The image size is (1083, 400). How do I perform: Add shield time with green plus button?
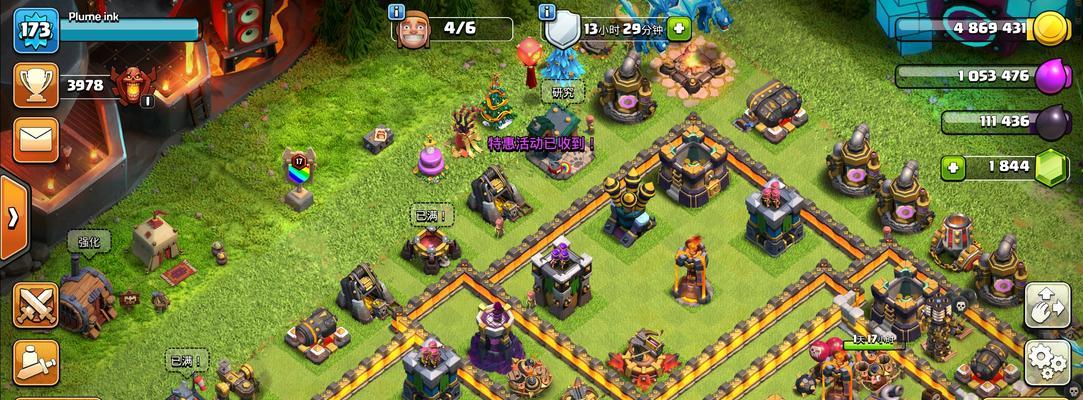coord(680,29)
